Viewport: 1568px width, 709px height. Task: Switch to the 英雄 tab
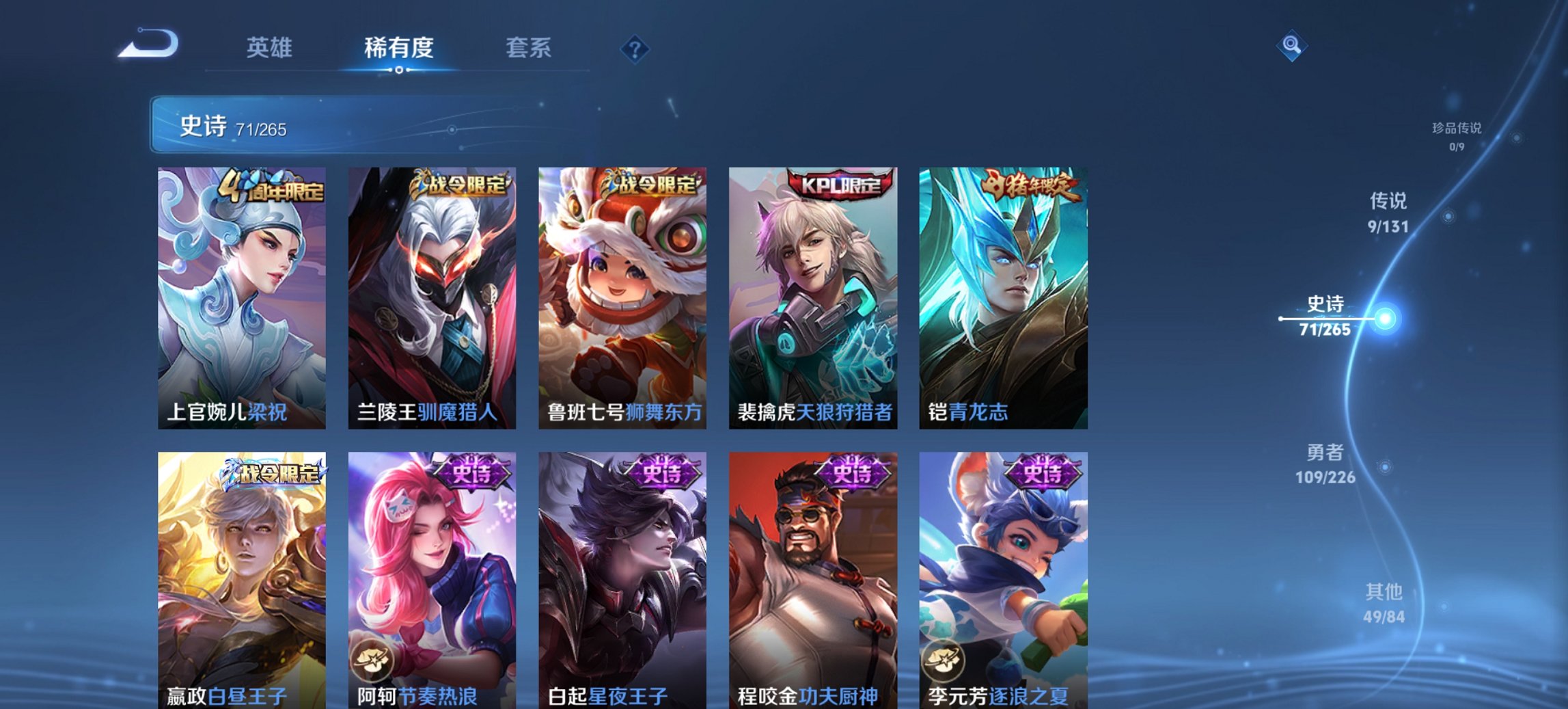(271, 46)
